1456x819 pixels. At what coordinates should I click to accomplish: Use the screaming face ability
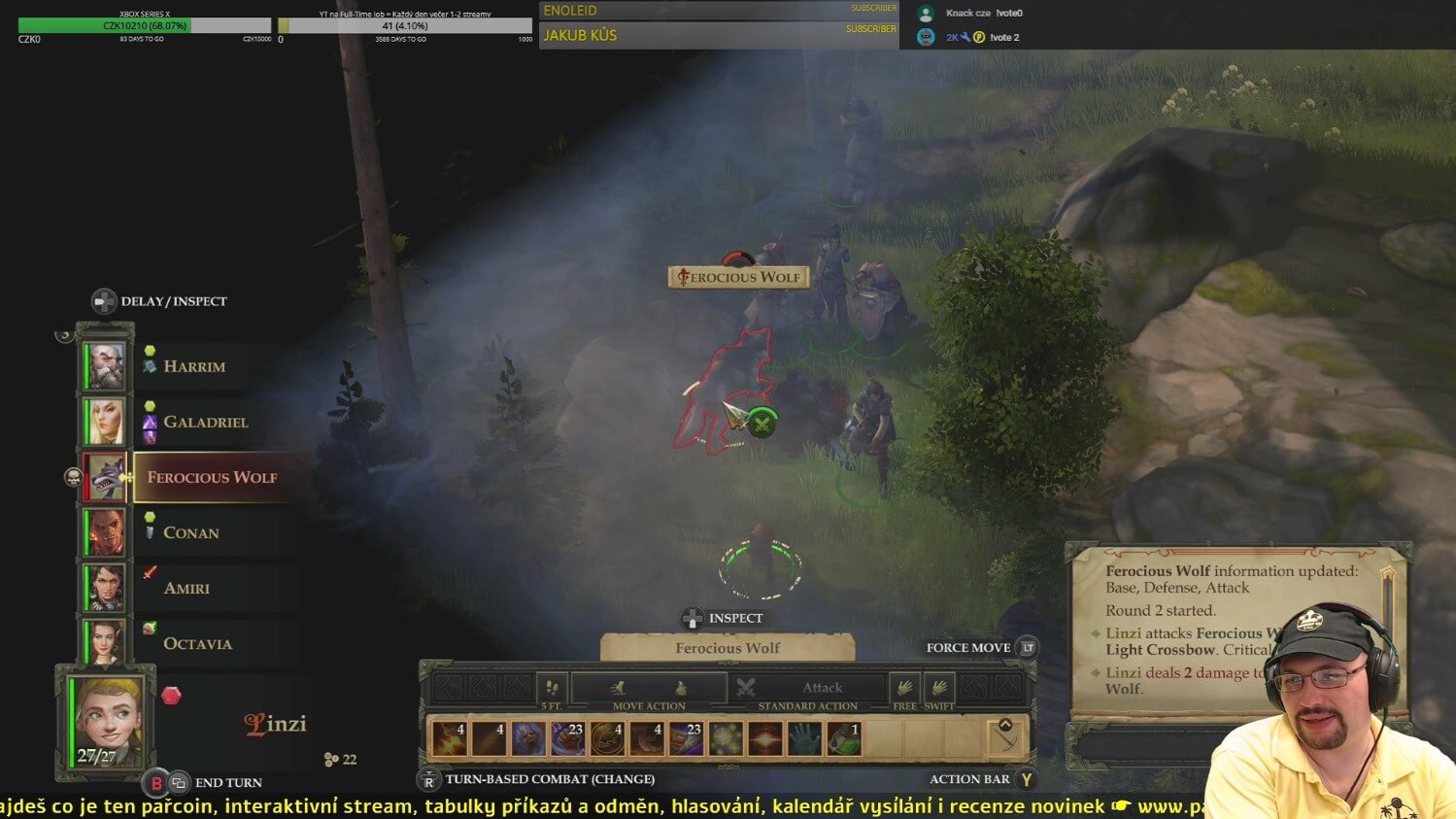[x=528, y=739]
